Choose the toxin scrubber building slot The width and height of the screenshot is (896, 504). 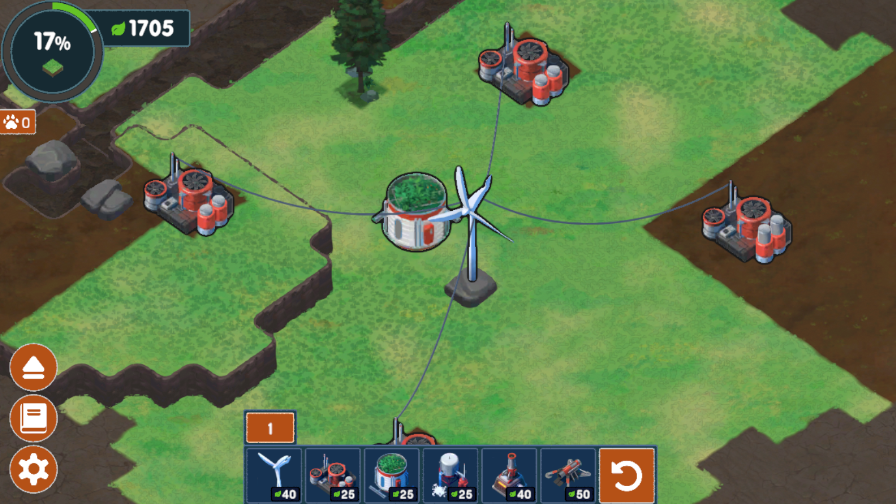(333, 475)
